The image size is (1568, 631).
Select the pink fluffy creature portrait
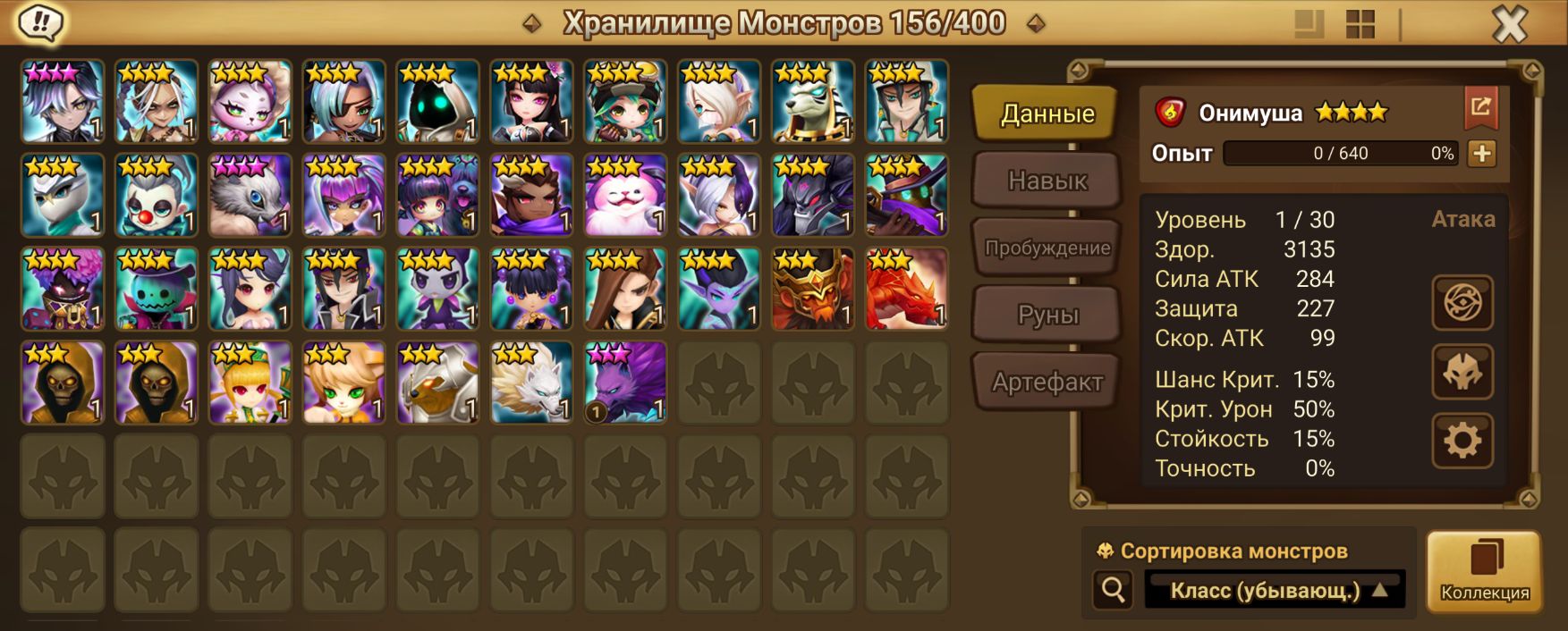coord(625,195)
